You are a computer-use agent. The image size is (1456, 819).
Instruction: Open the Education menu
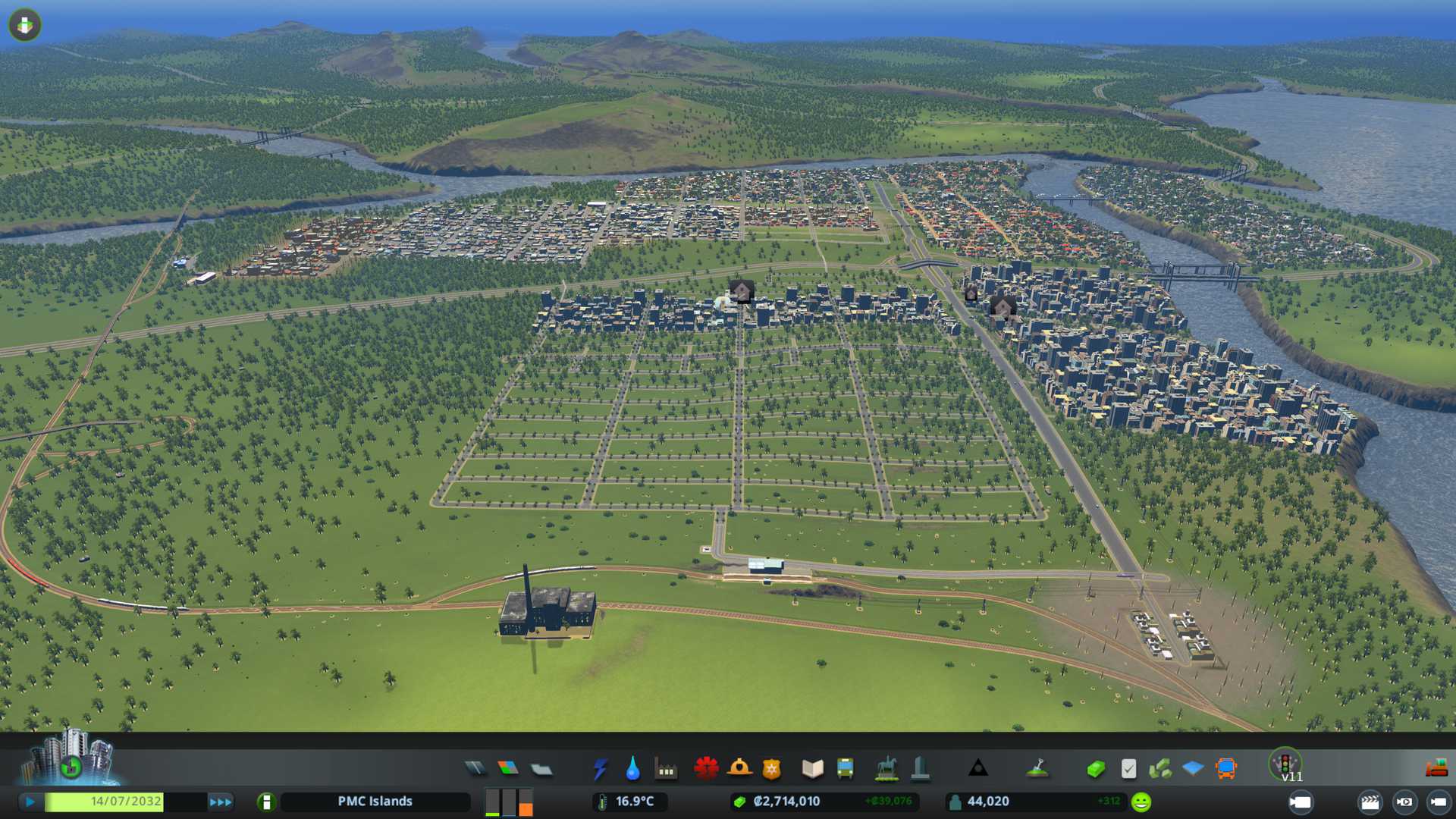point(812,769)
